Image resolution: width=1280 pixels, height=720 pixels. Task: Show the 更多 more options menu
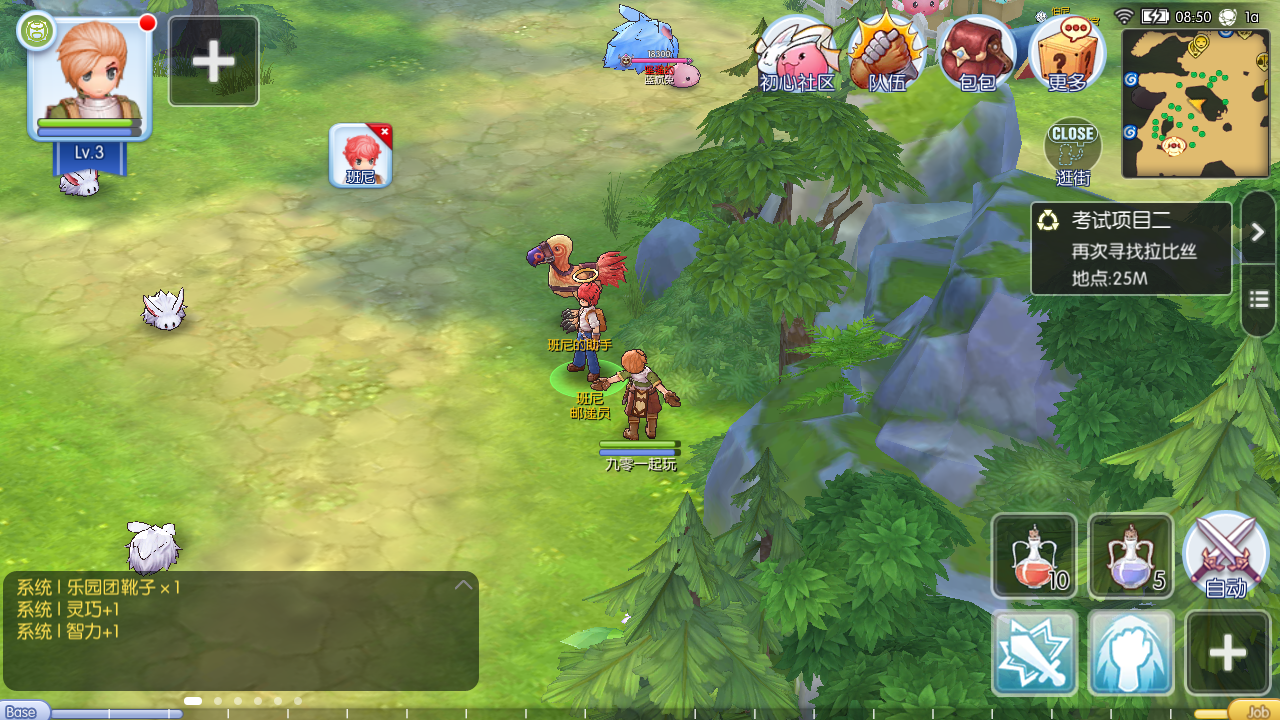1067,54
